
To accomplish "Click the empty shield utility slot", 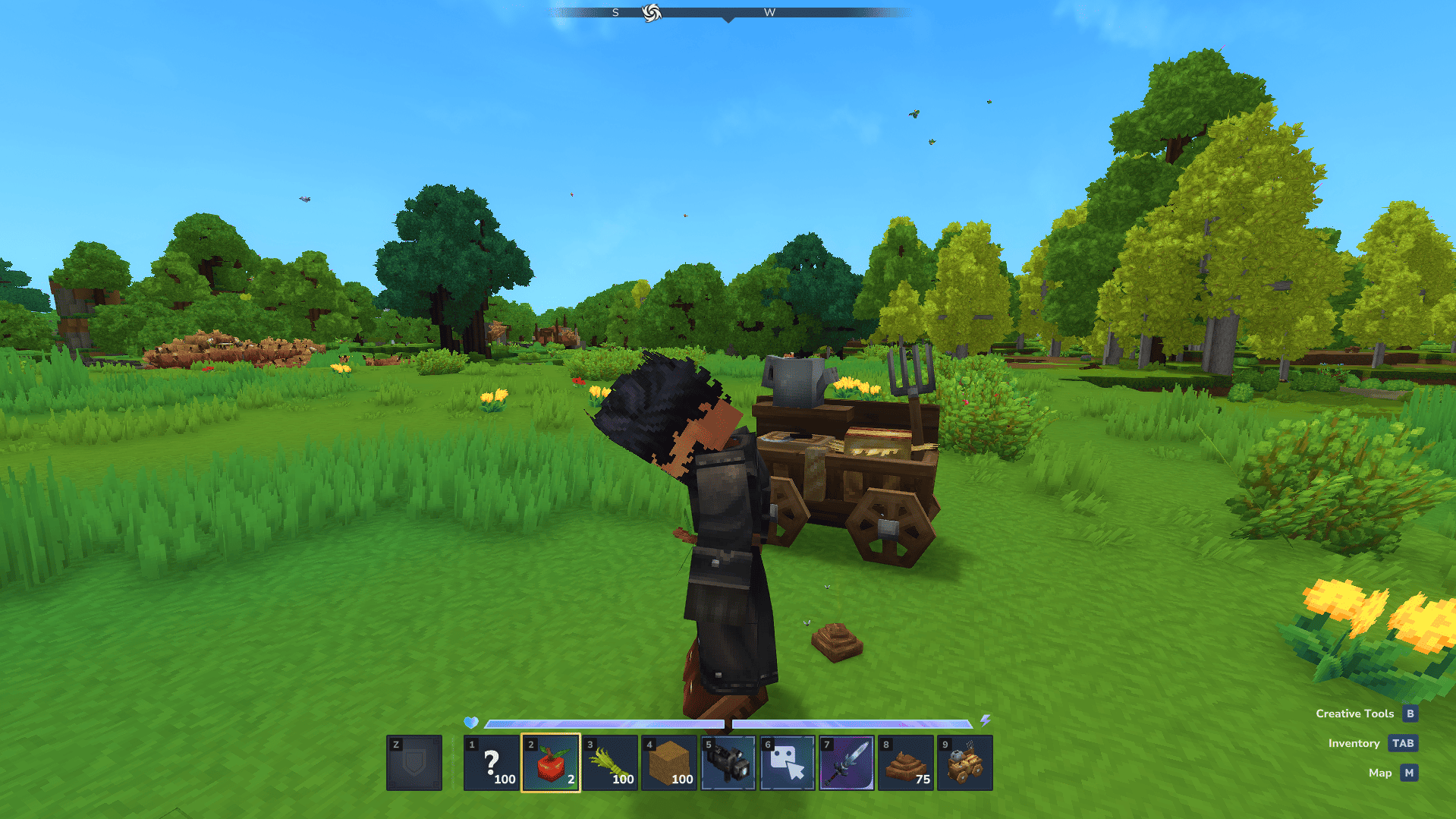I will tap(414, 763).
